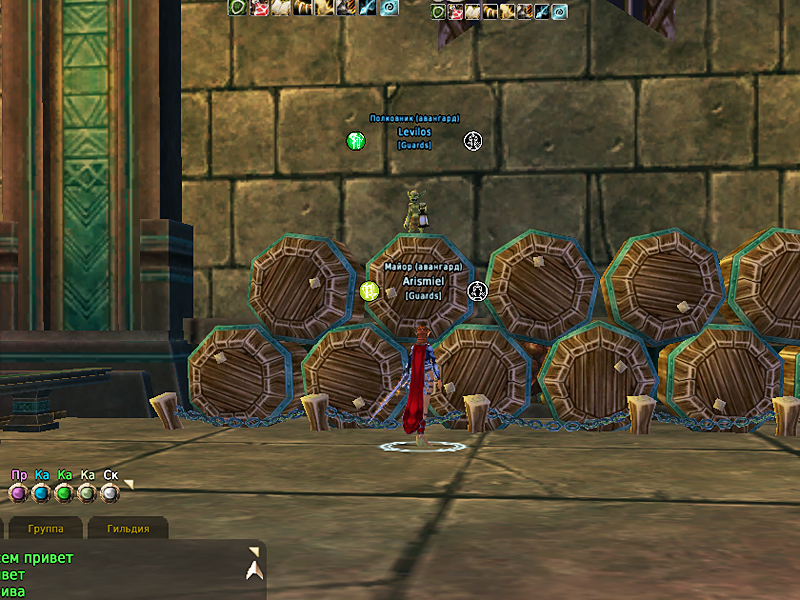Image resolution: width=800 pixels, height=600 pixels.
Task: Select the purple Пр chat channel orb
Action: click(x=17, y=493)
